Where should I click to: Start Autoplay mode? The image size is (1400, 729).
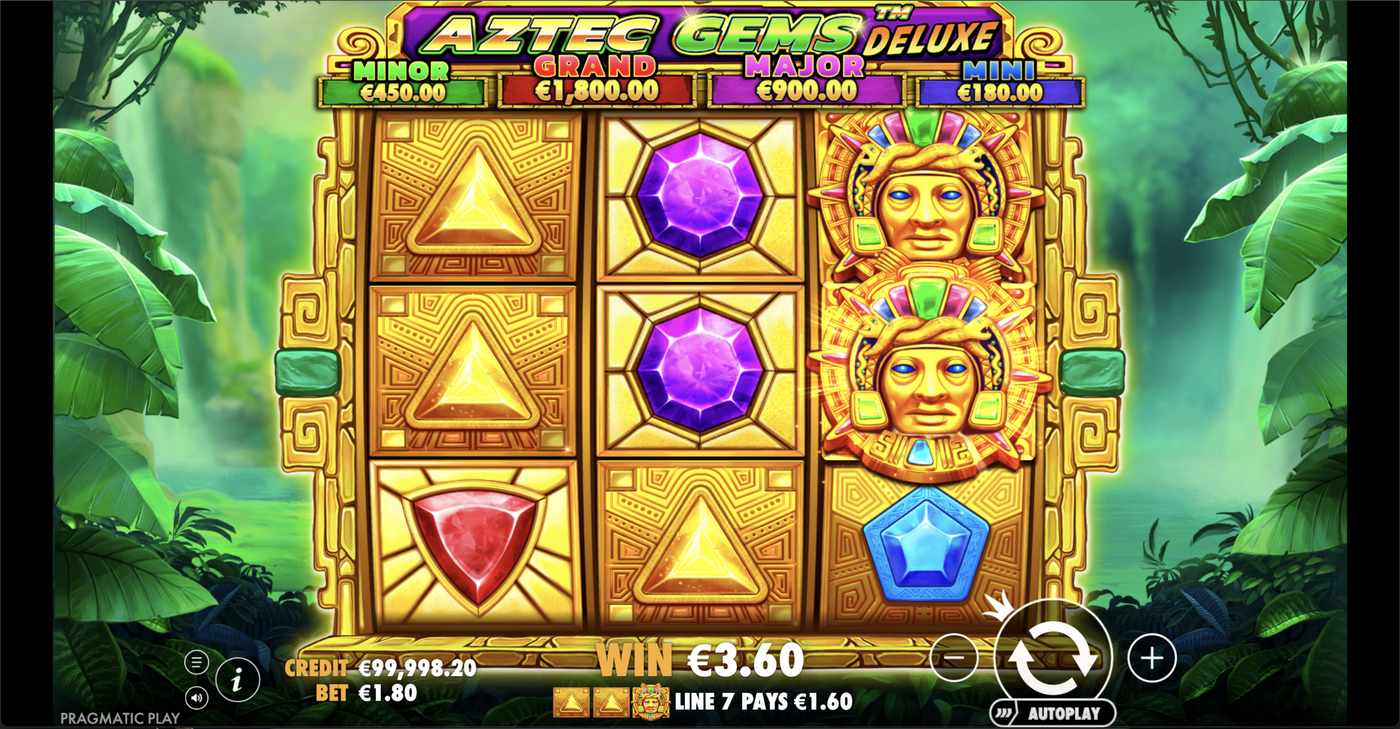click(x=1064, y=714)
